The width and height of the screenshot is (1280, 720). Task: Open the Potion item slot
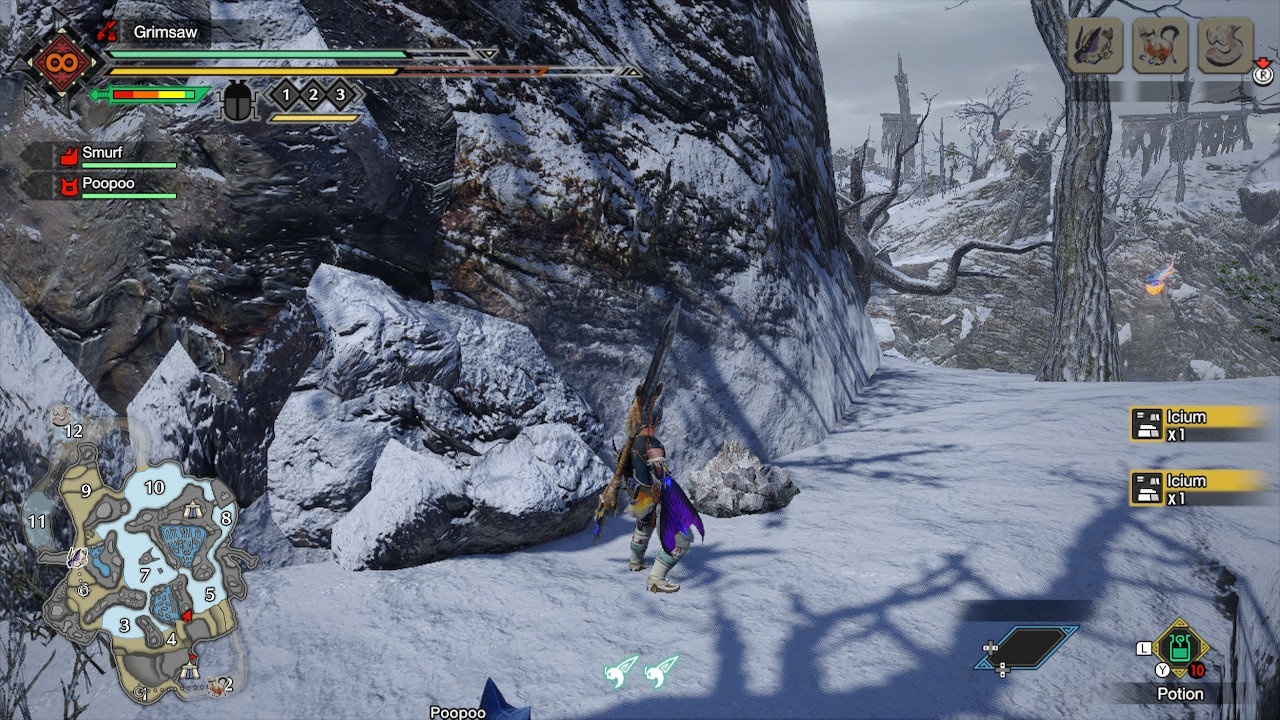click(x=1180, y=648)
